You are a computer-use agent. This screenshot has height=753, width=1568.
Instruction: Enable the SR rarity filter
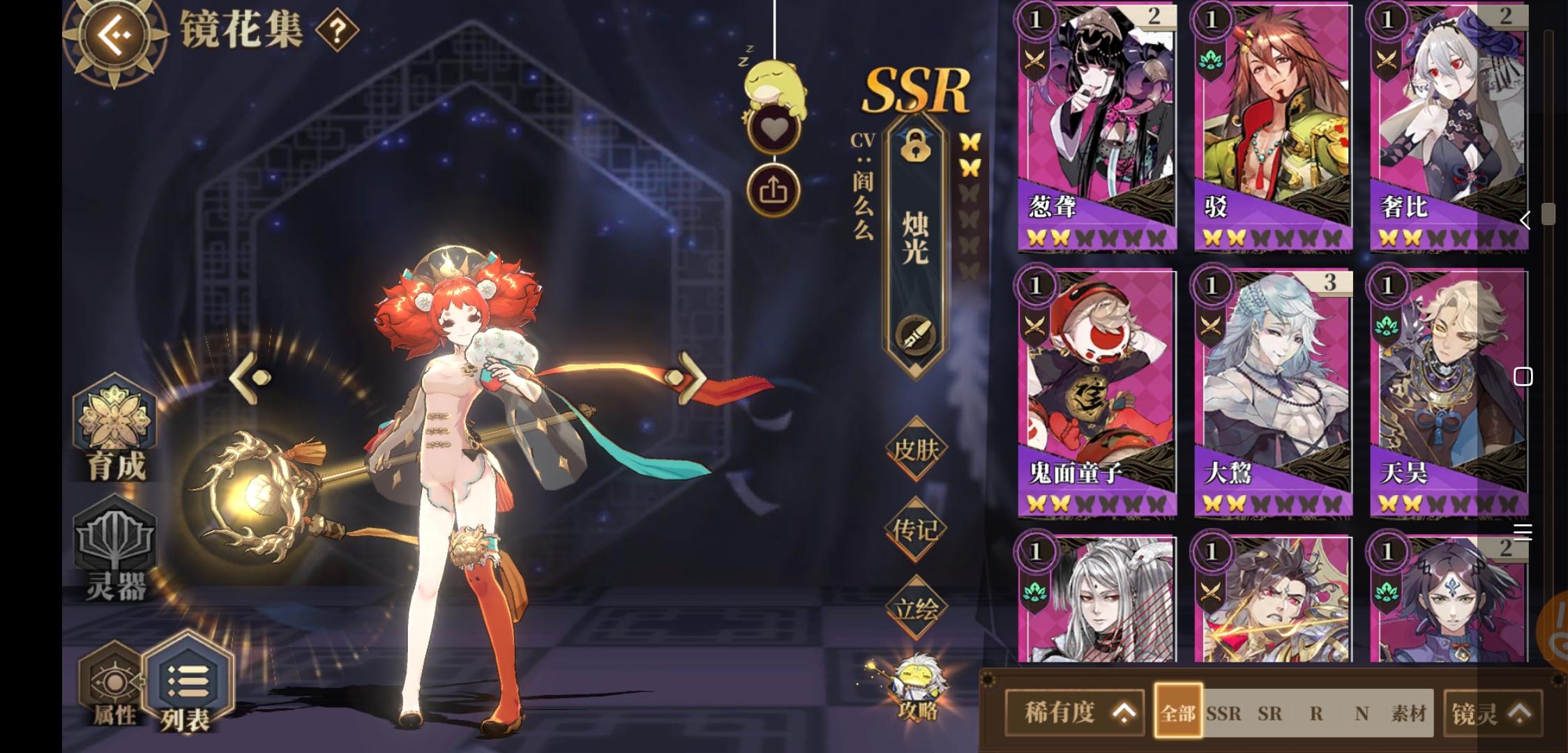[1270, 714]
